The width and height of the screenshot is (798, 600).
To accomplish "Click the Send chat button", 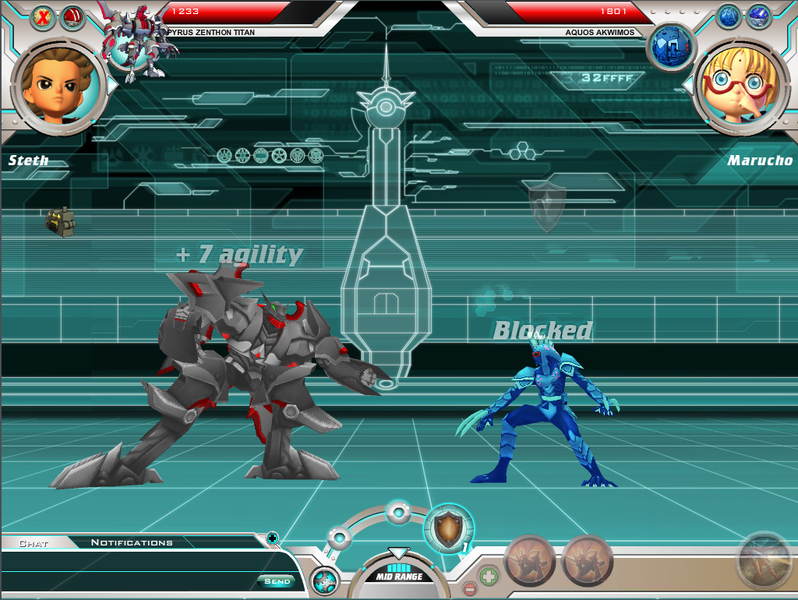I will point(275,581).
